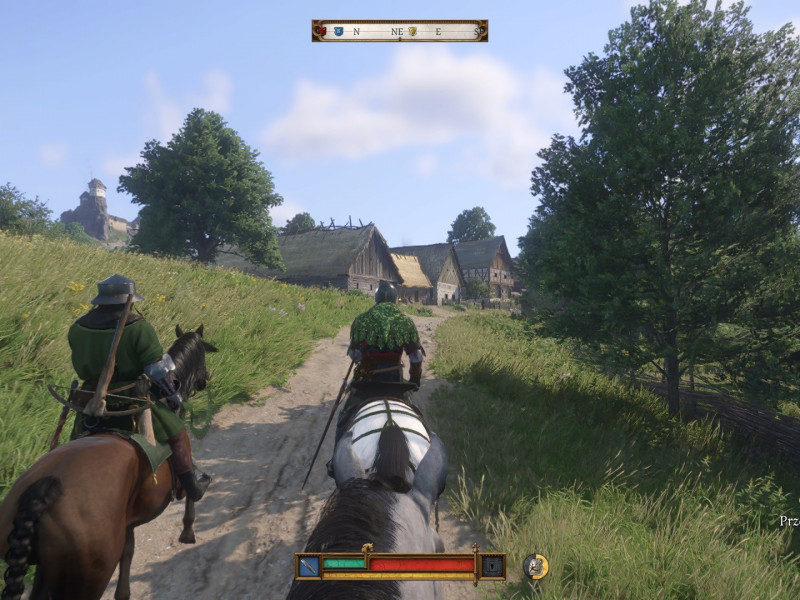
Task: Click the blue weapon icon beside the health bar
Action: tap(309, 566)
